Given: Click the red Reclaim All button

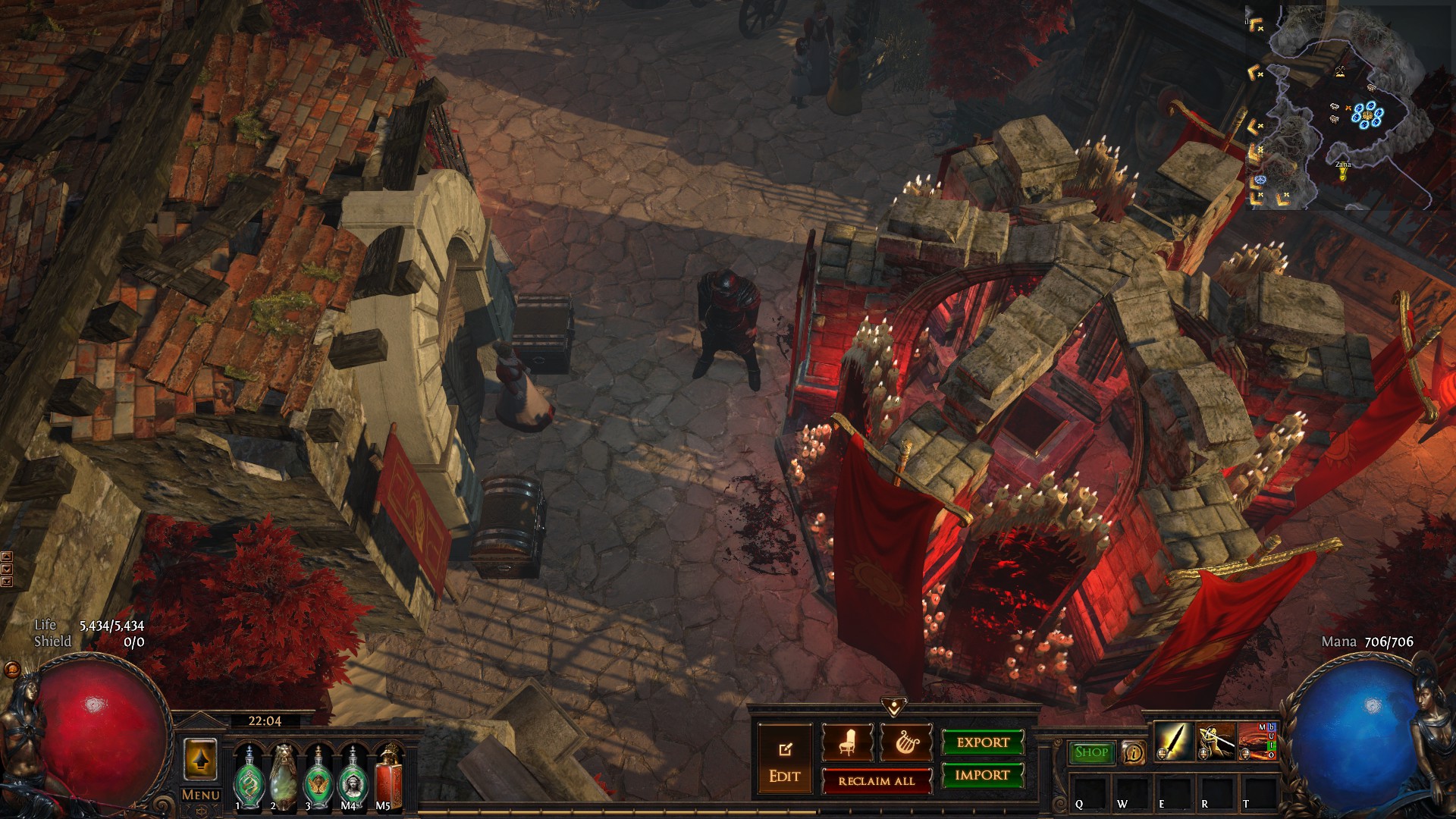Looking at the screenshot, I should click(877, 781).
